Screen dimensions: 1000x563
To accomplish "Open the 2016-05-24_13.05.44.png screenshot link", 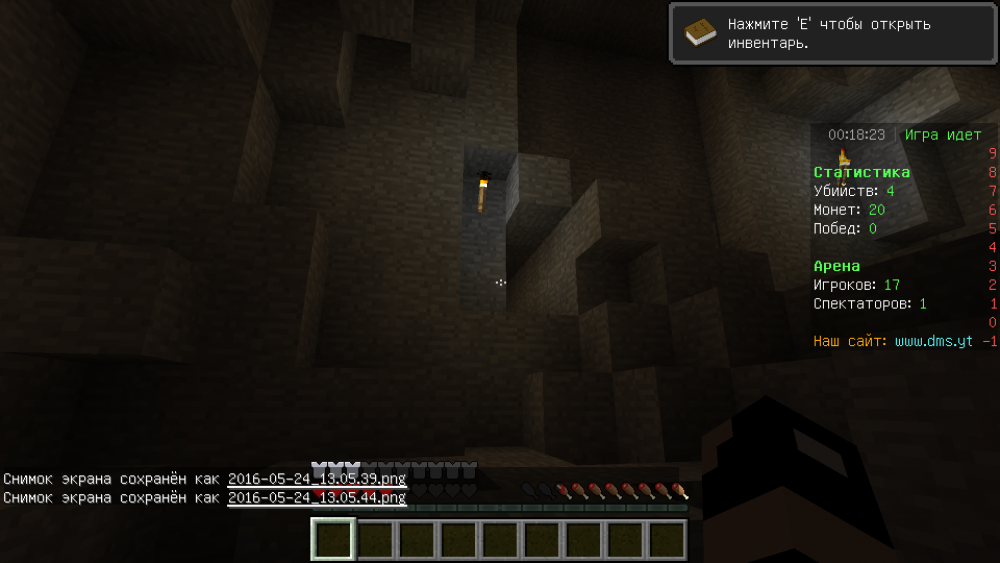I will click(x=316, y=497).
